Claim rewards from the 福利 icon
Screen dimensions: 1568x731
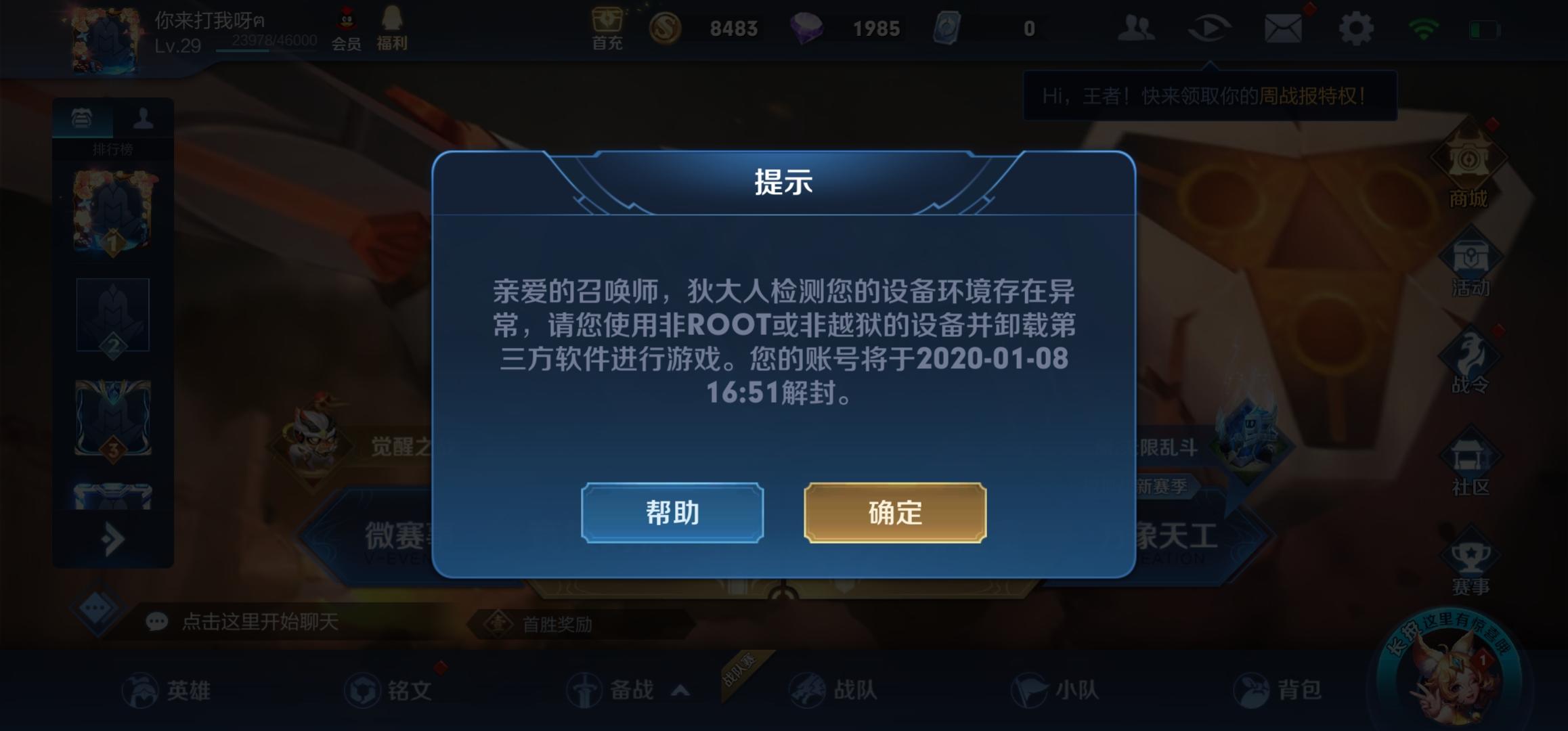point(391,27)
